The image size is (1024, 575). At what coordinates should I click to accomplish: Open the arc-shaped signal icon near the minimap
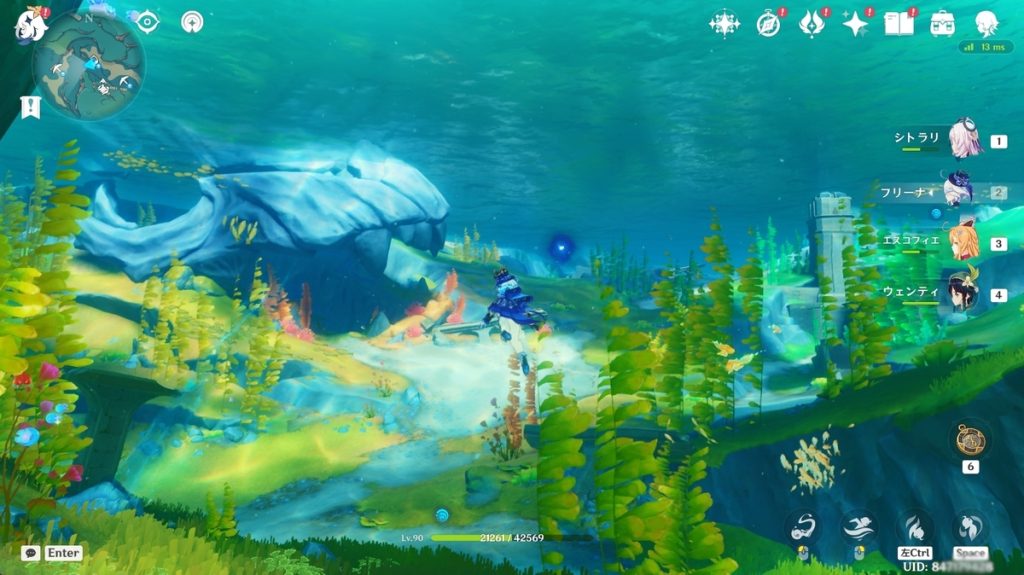[193, 21]
